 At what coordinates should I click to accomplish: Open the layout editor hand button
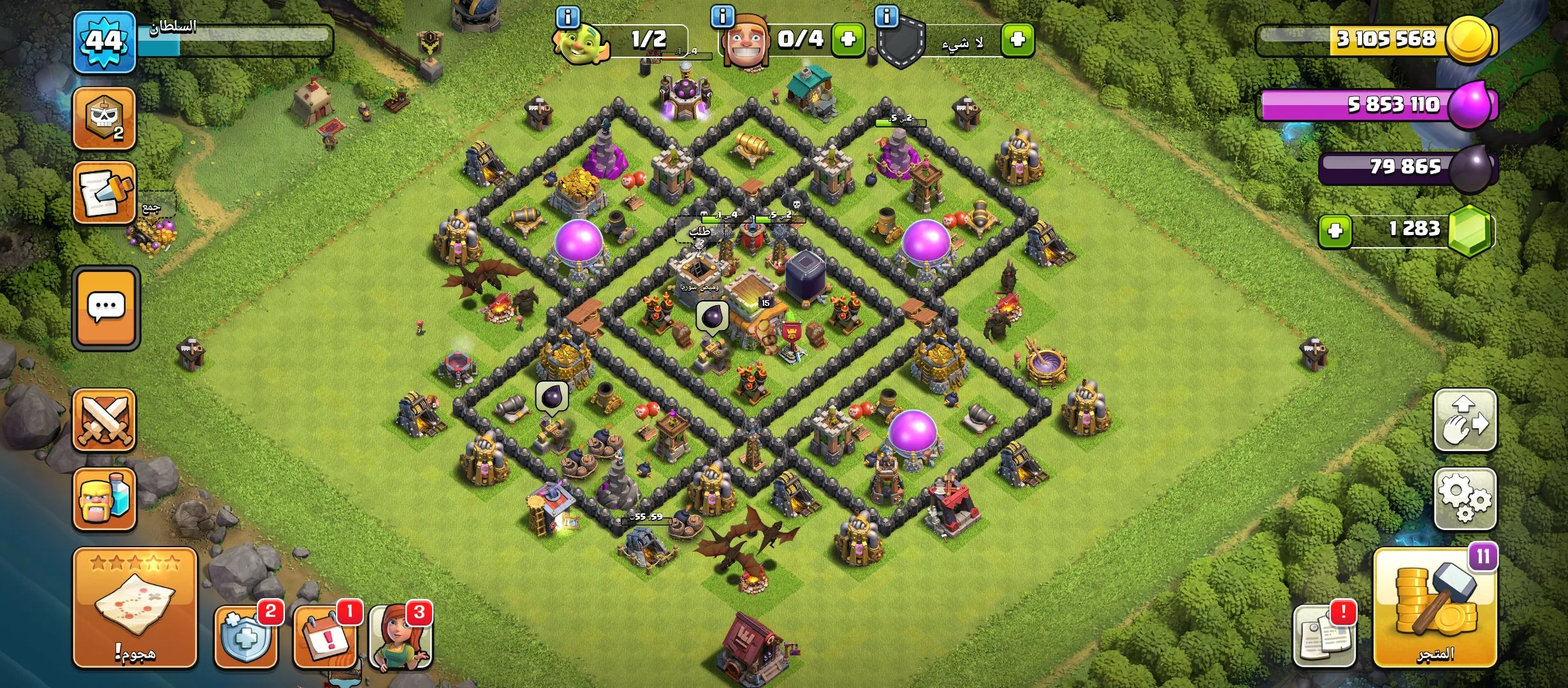tap(1465, 420)
